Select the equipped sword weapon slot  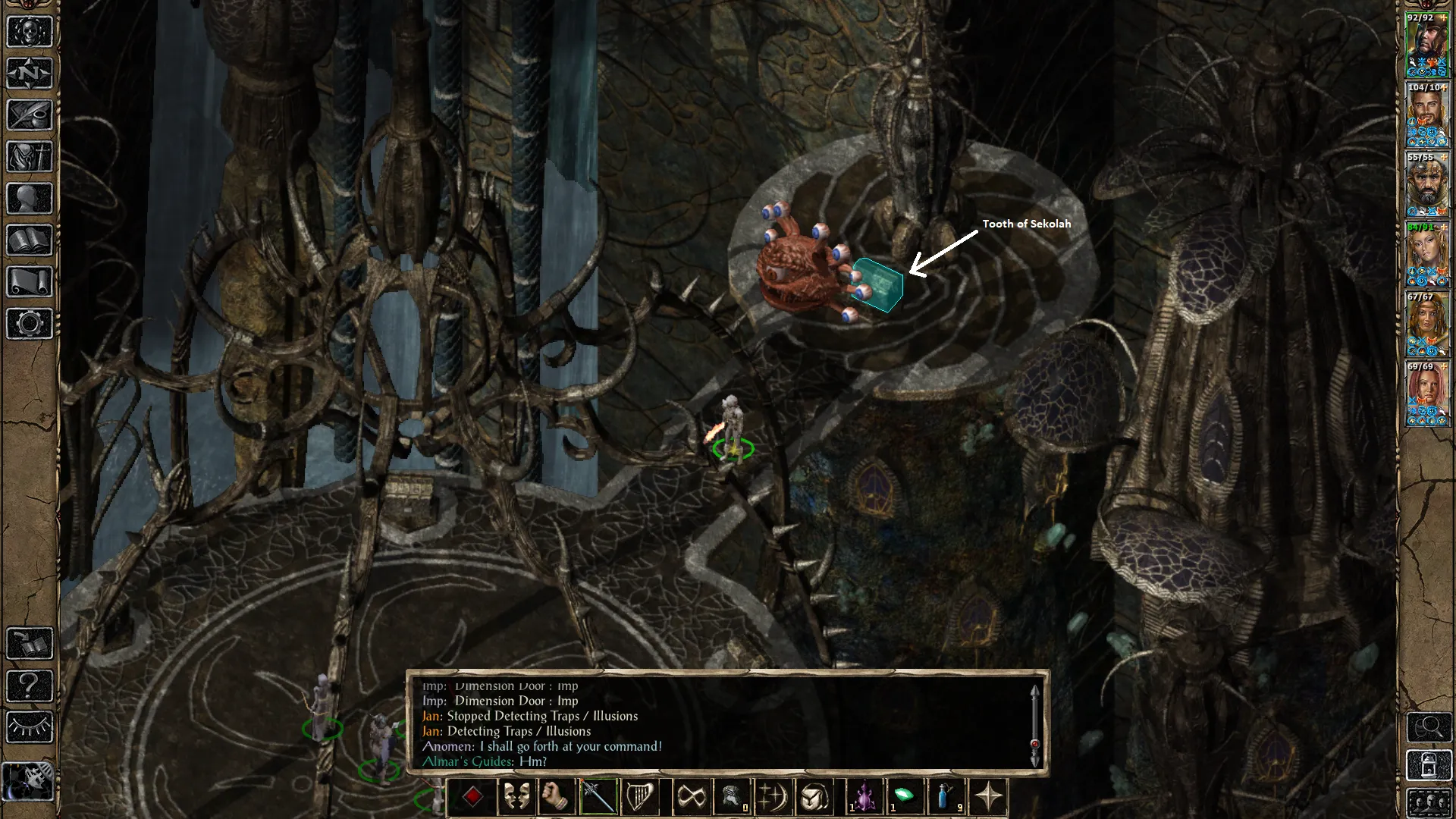click(598, 797)
